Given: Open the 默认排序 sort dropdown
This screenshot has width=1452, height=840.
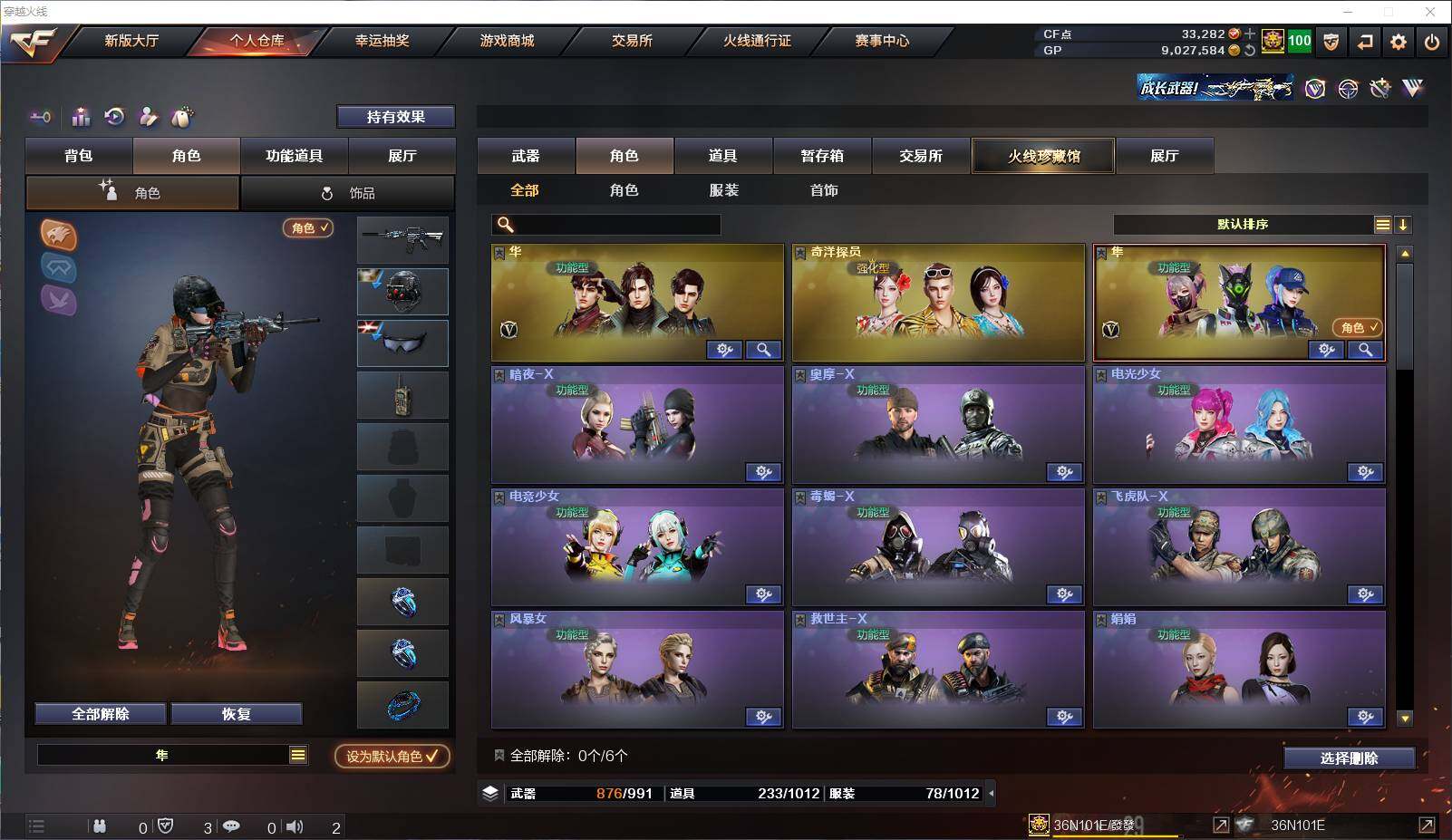Looking at the screenshot, I should click(x=1243, y=225).
